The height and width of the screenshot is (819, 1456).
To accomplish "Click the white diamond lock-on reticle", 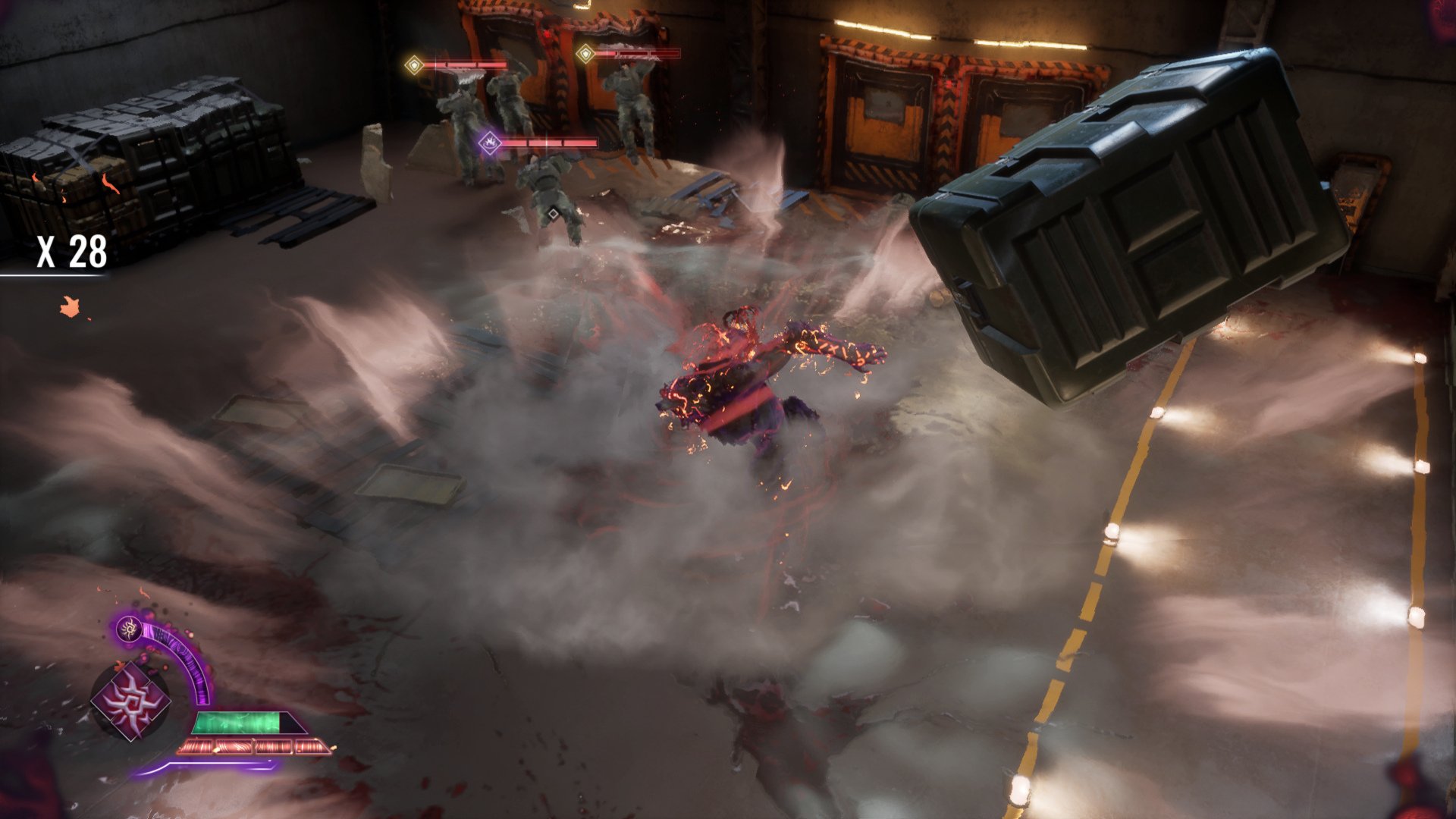I will tap(553, 214).
